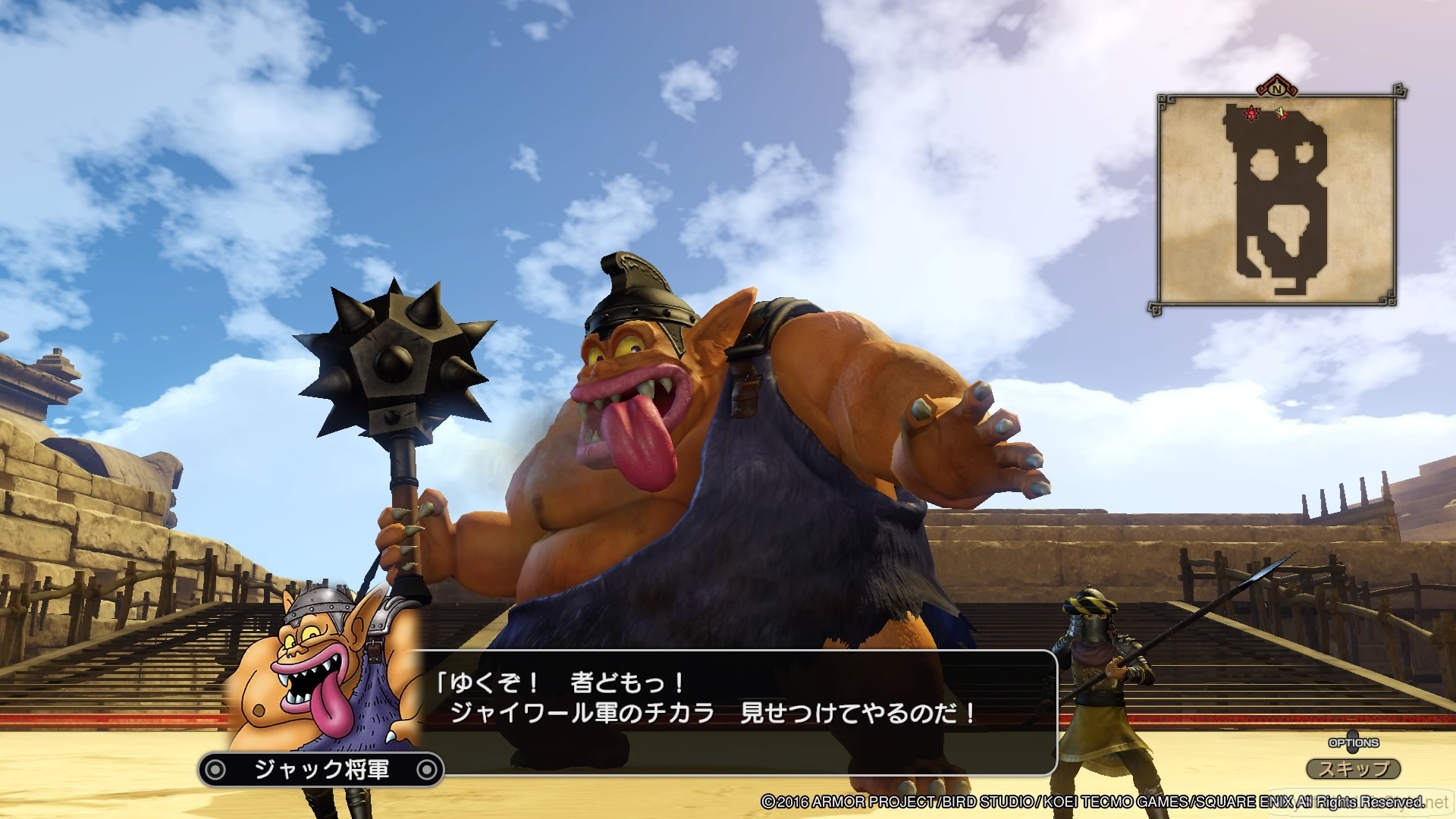Click the skull enemy marker on the minimap

(1250, 113)
